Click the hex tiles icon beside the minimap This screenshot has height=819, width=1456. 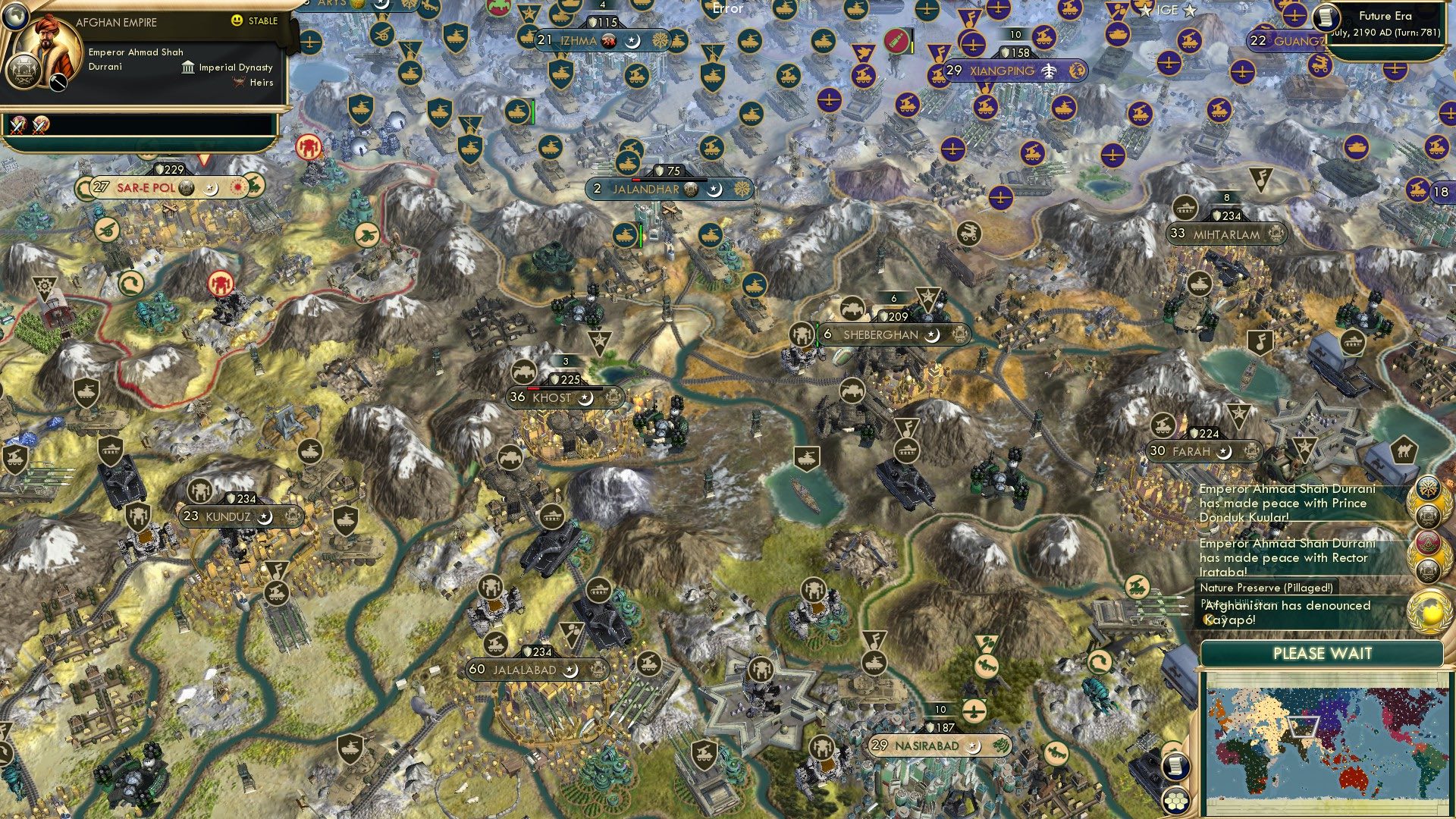1175,801
